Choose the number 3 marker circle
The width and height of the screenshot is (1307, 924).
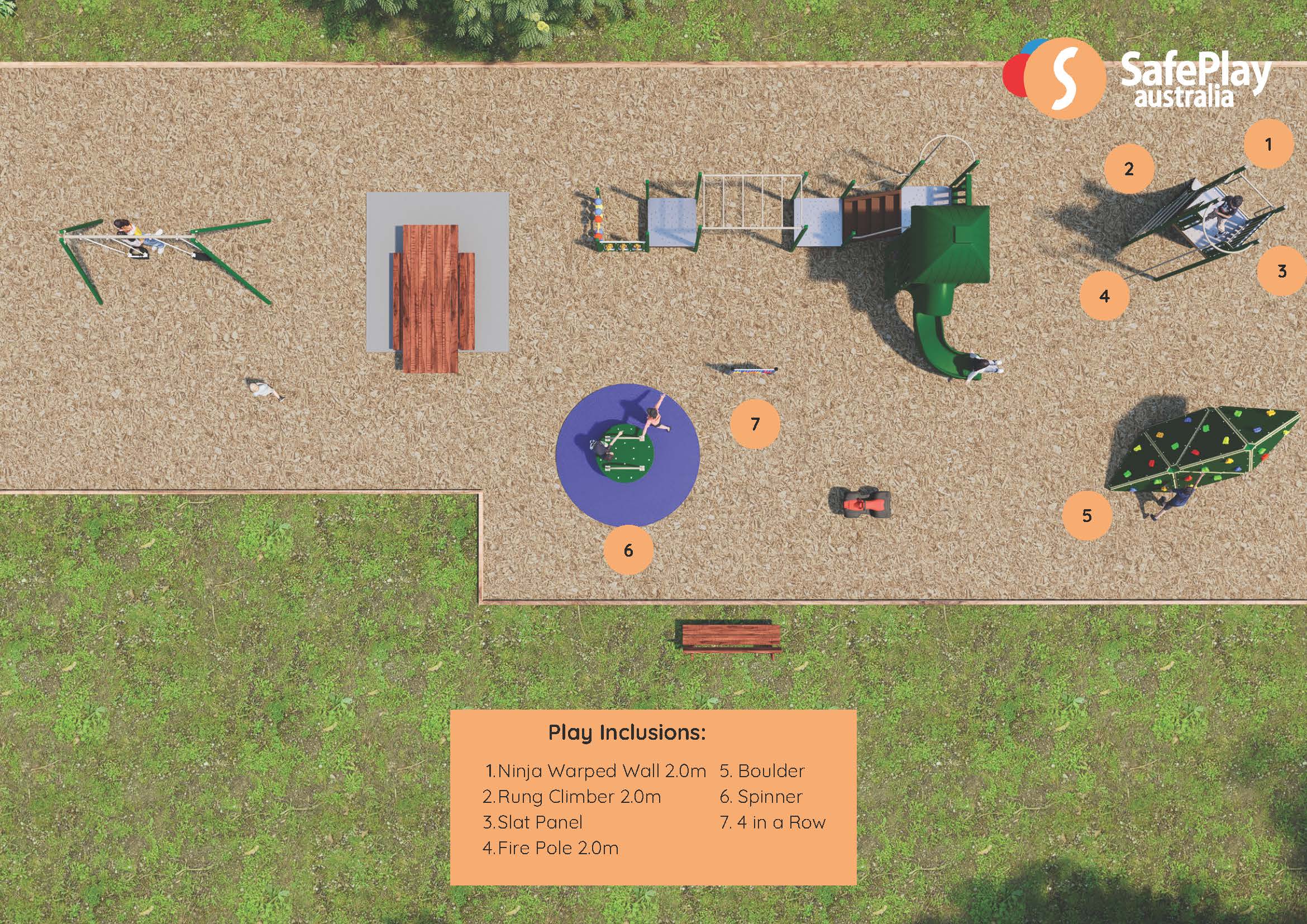click(1281, 271)
